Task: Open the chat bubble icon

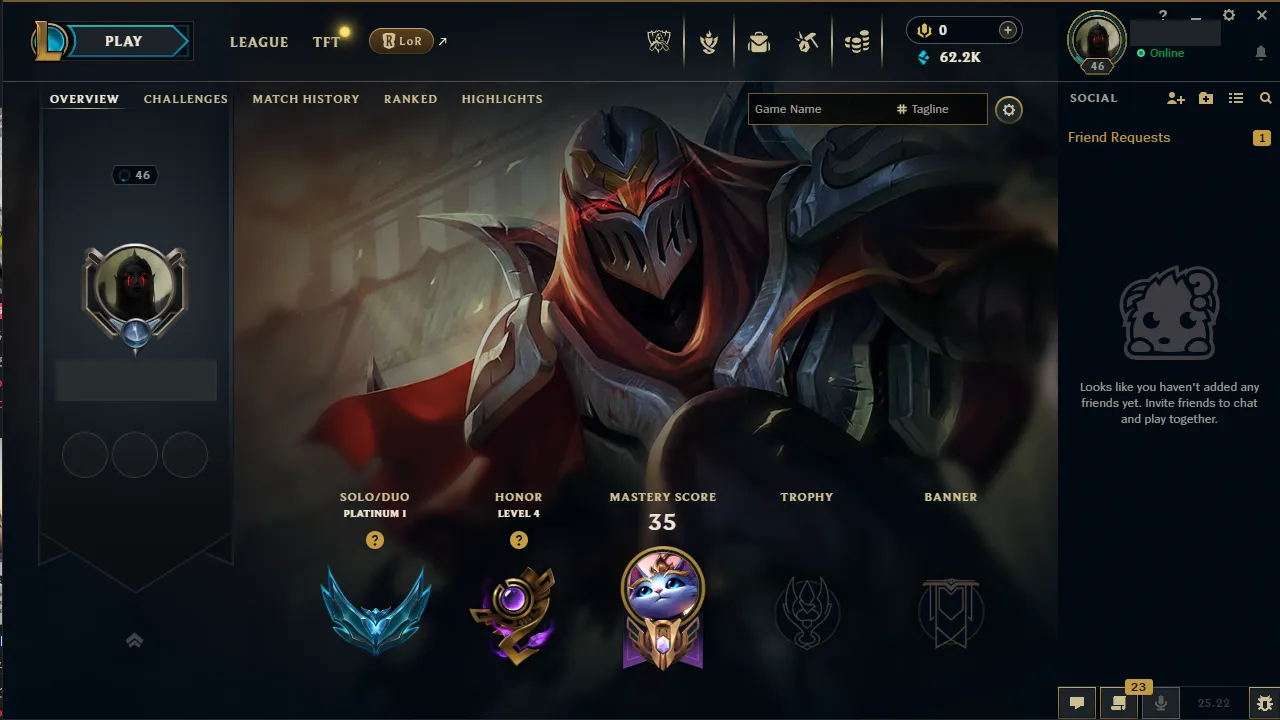Action: [1077, 703]
